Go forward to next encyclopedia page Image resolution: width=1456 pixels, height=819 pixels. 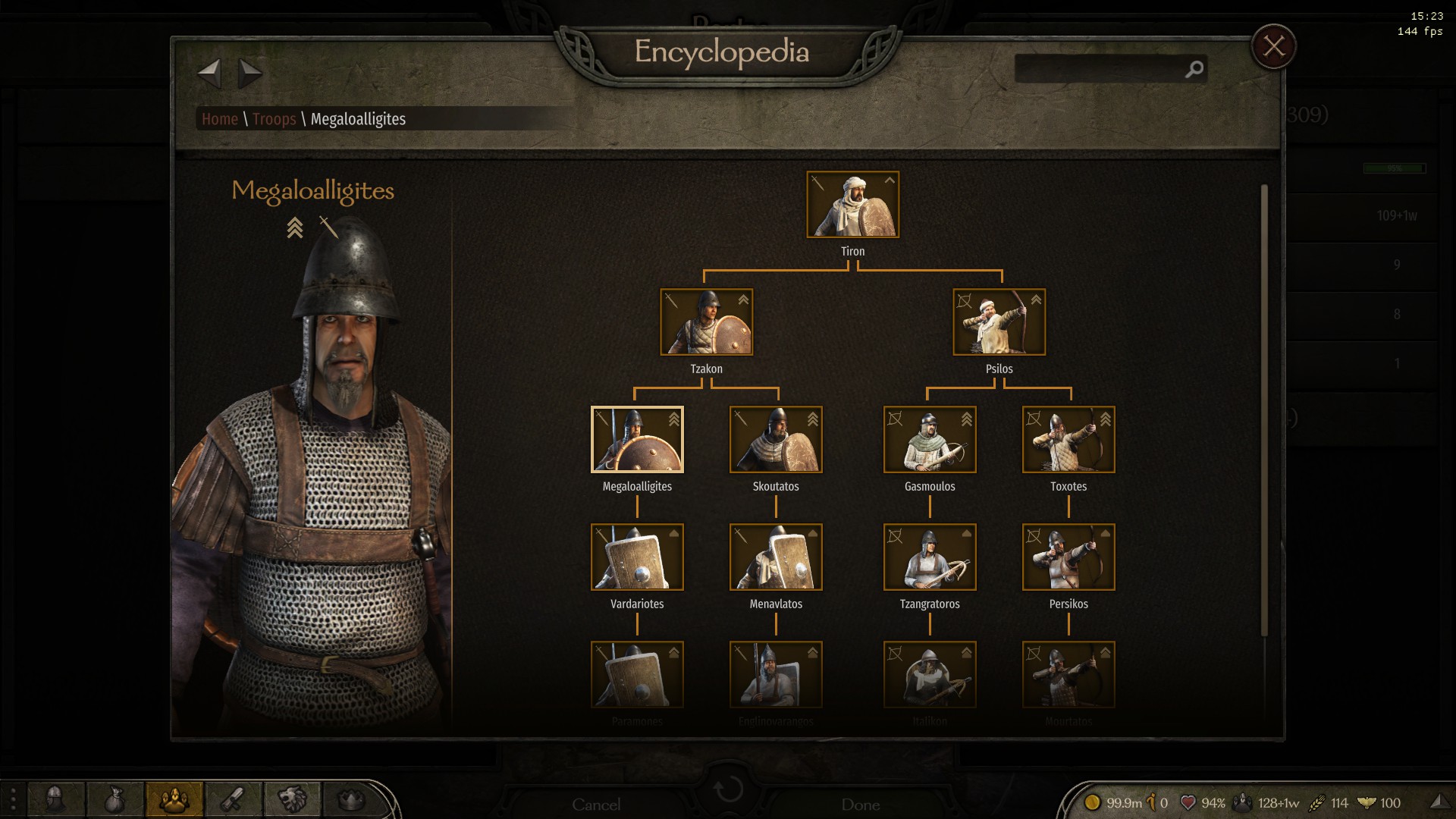(x=249, y=74)
